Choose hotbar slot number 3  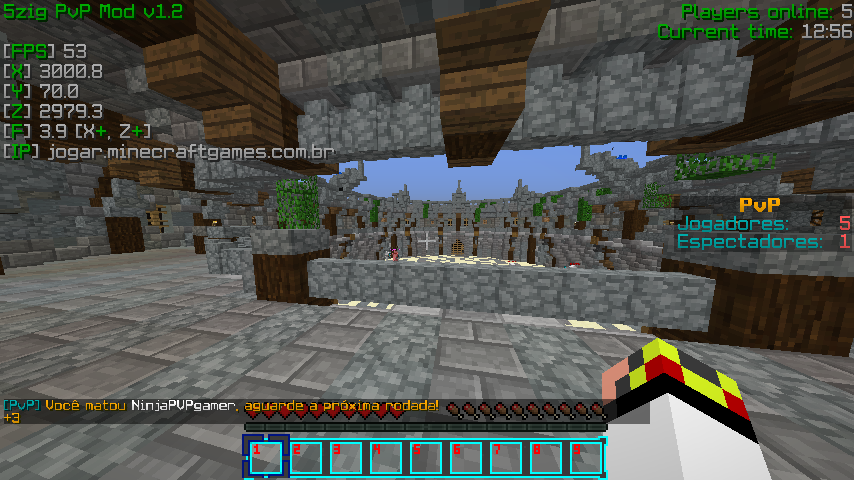click(x=346, y=458)
